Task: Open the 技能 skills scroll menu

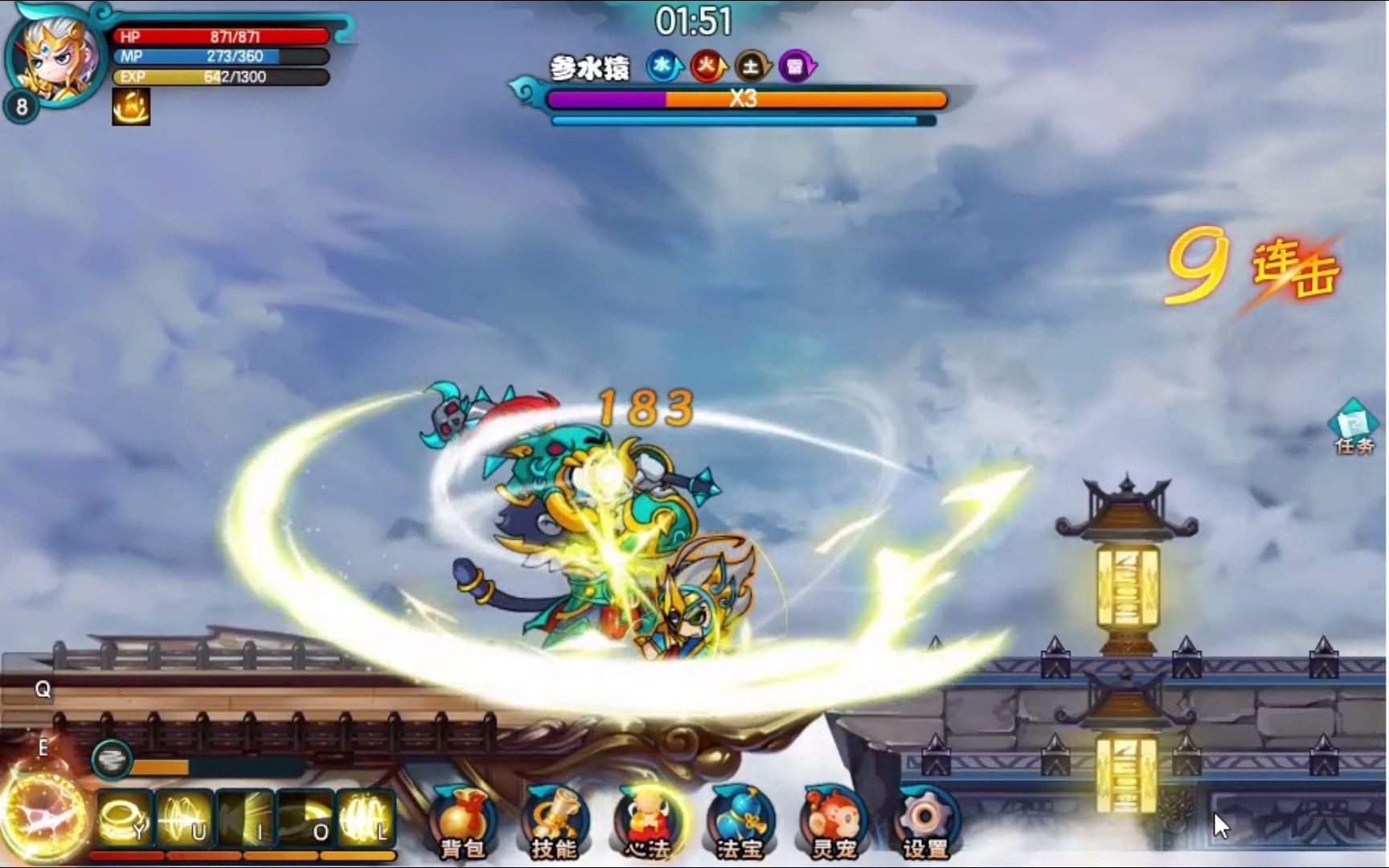Action: (x=555, y=821)
